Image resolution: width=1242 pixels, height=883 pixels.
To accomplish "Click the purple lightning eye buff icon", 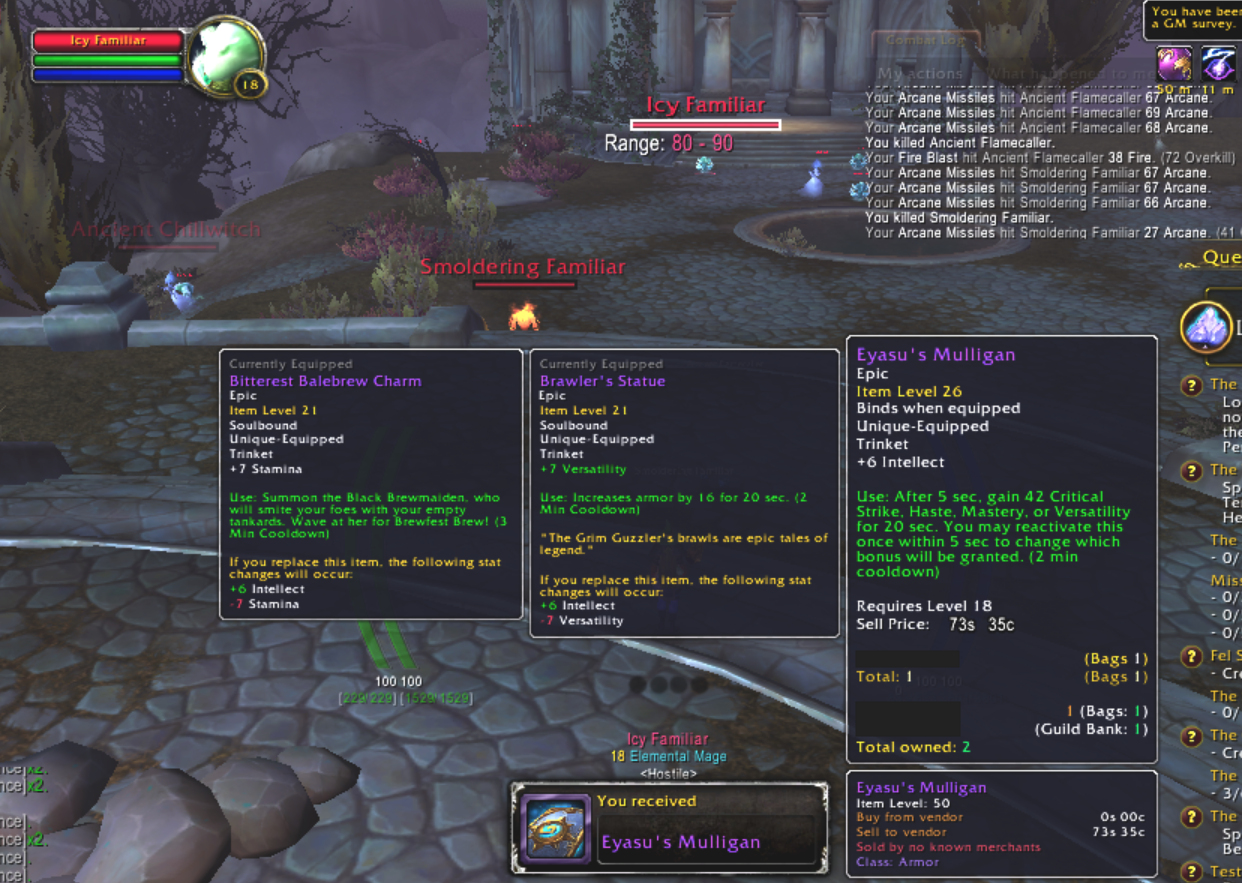I will tap(1219, 64).
